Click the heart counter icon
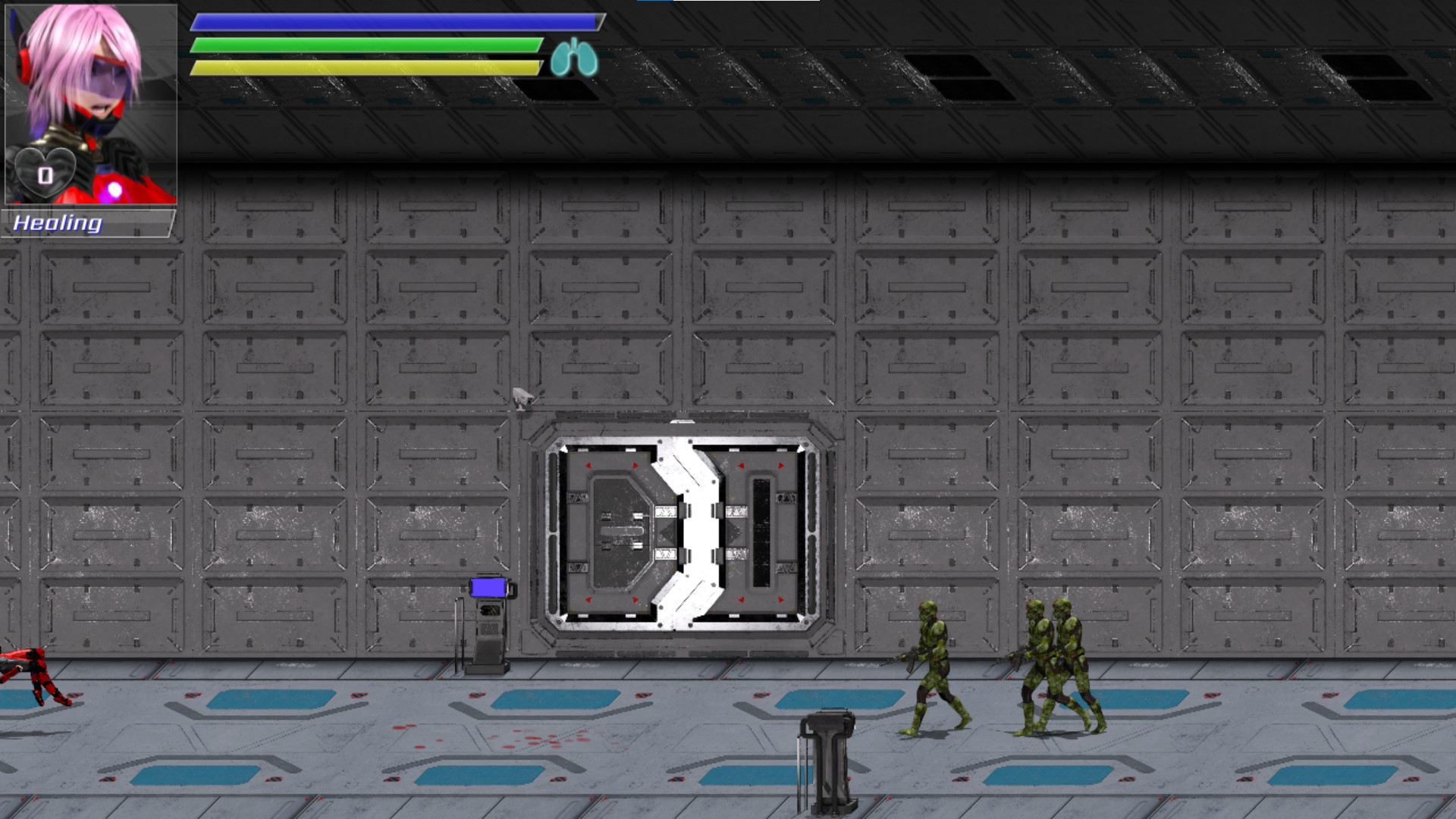The height and width of the screenshot is (819, 1456). tap(45, 174)
